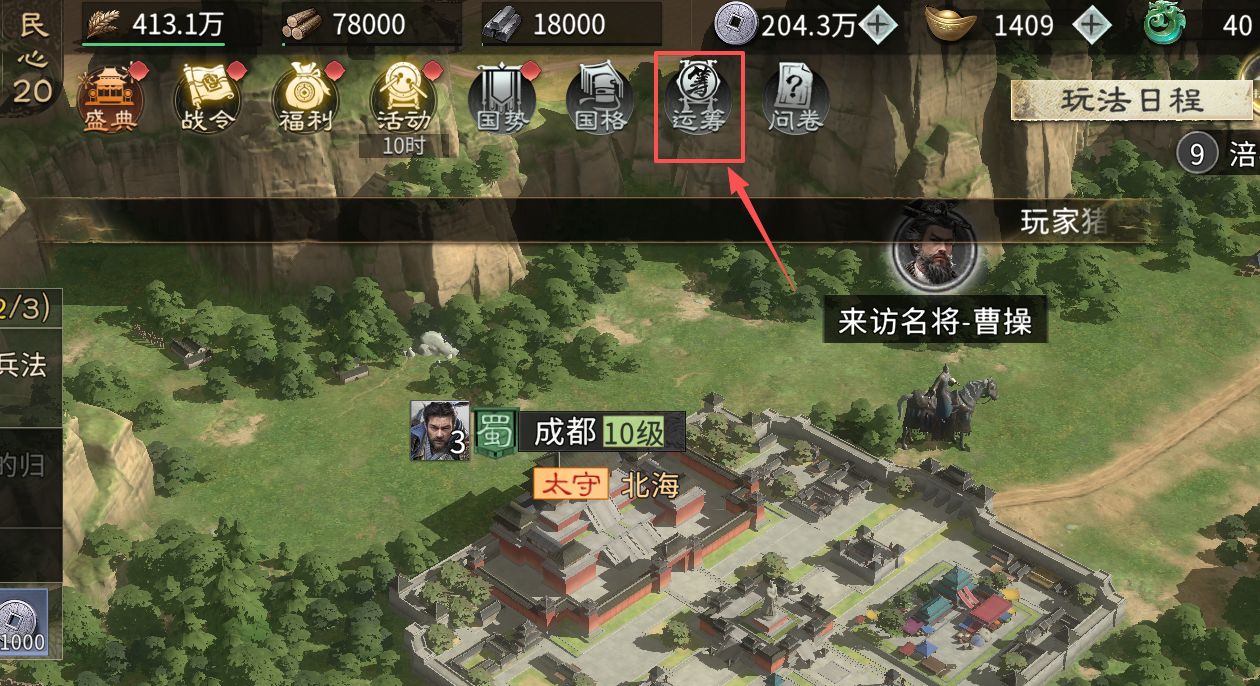Tap the 1000 coin item icon
Image resolution: width=1260 pixels, height=686 pixels.
[22, 622]
